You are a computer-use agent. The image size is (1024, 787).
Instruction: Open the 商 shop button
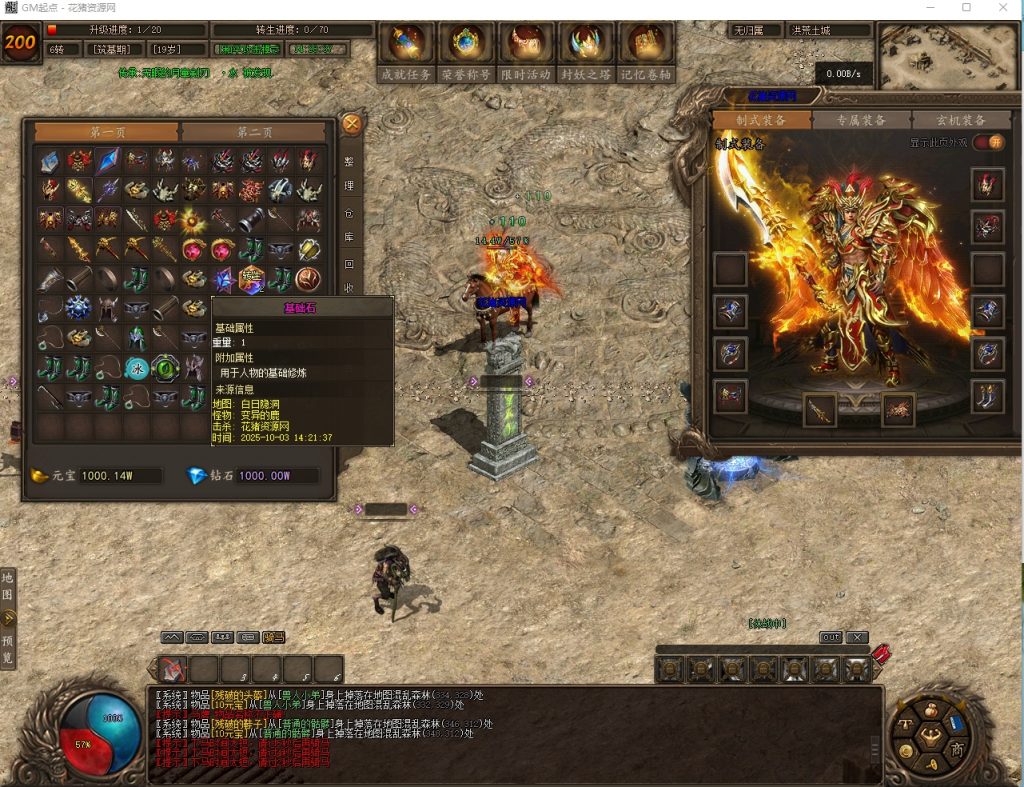(x=957, y=750)
